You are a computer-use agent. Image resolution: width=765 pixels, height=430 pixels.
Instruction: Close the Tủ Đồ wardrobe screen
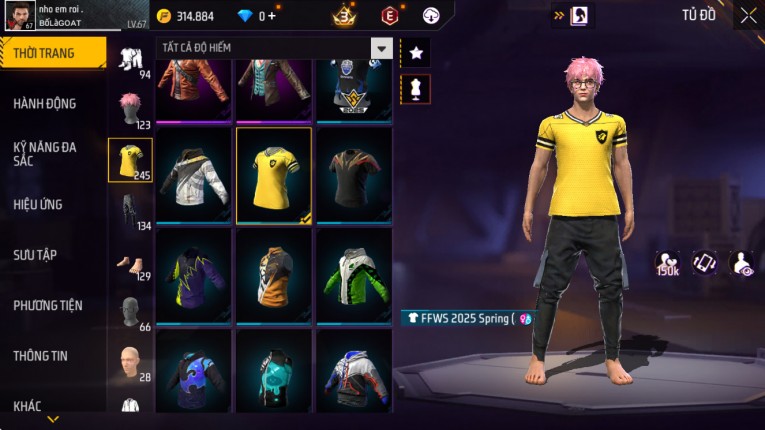(748, 15)
